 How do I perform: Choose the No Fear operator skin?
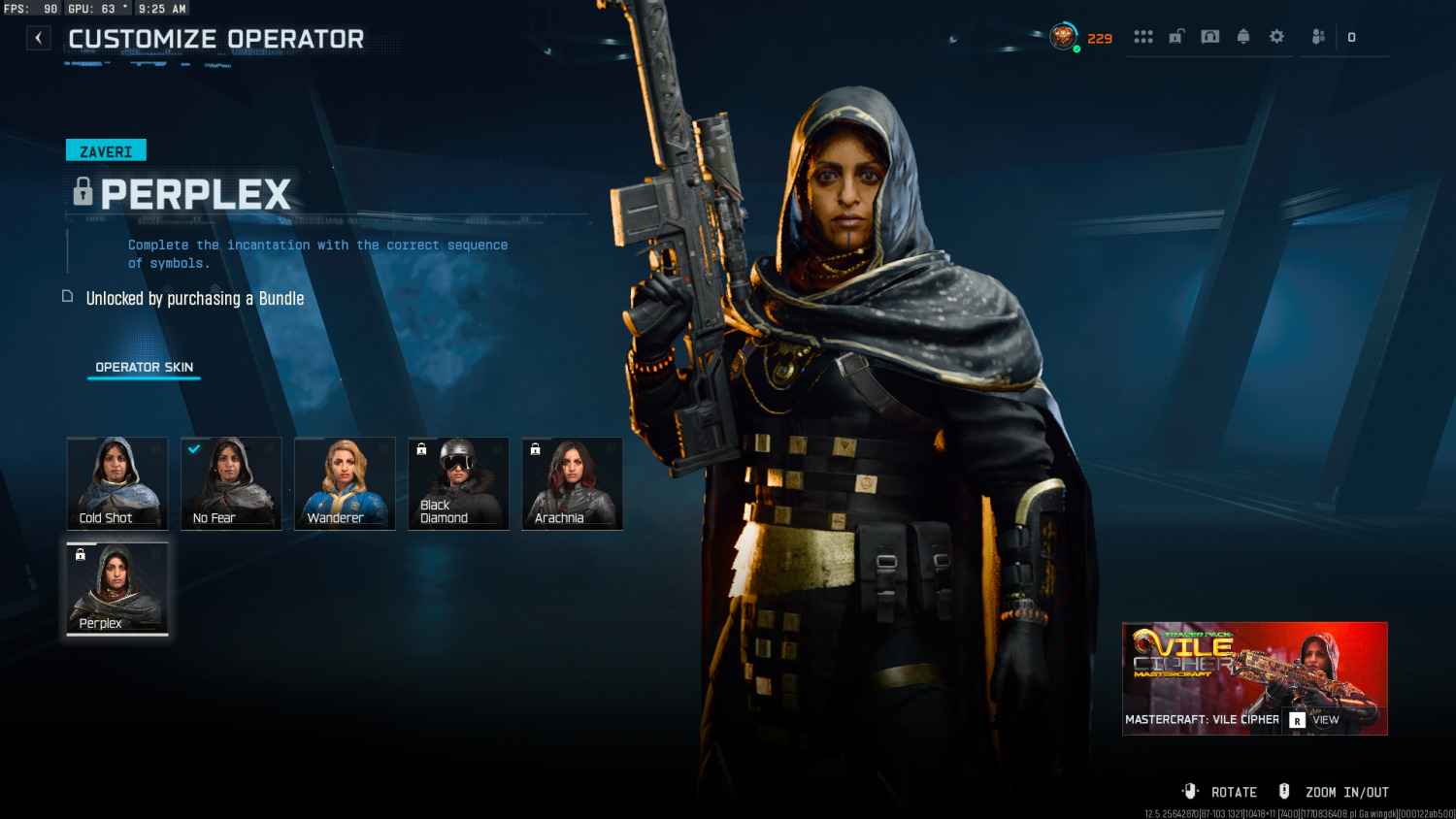point(231,483)
